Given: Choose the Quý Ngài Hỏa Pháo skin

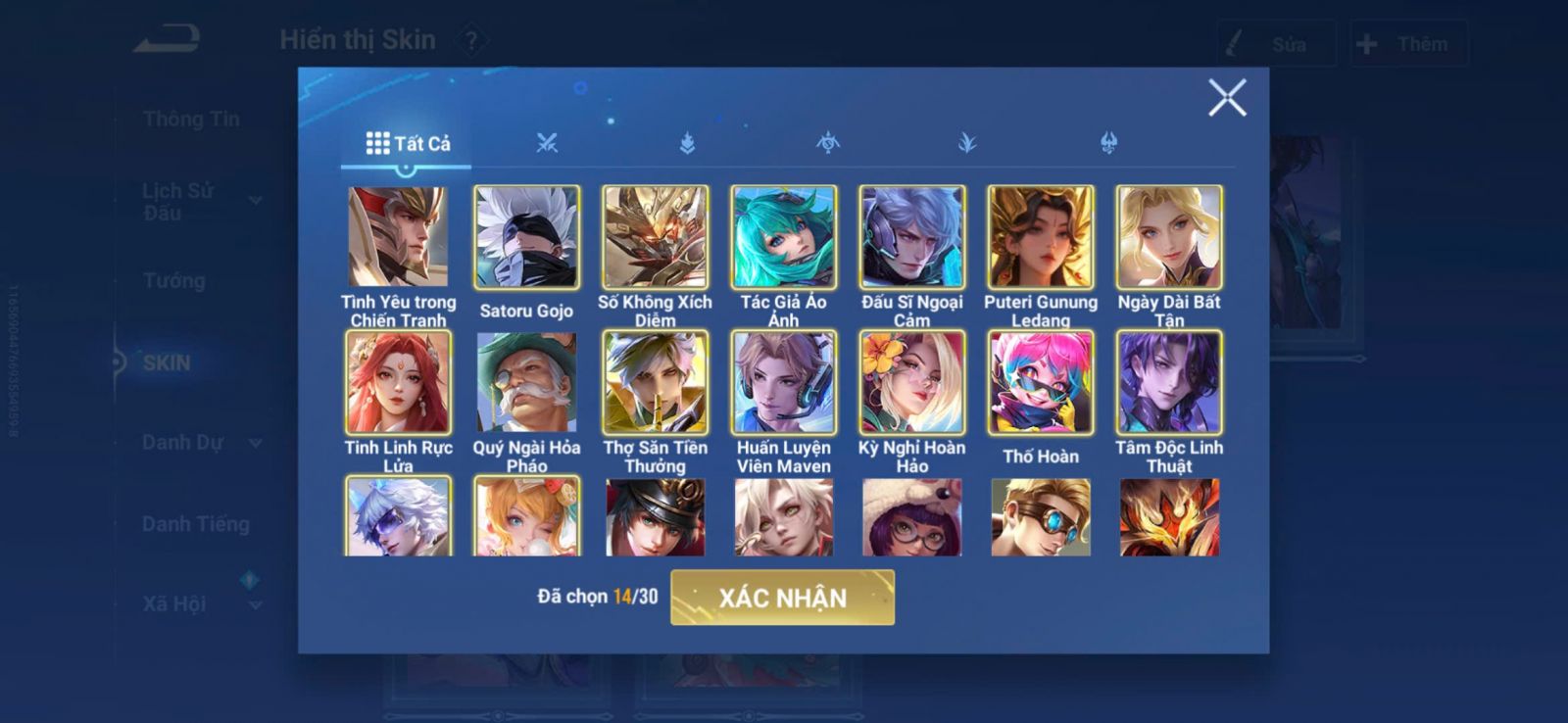Looking at the screenshot, I should [x=526, y=382].
